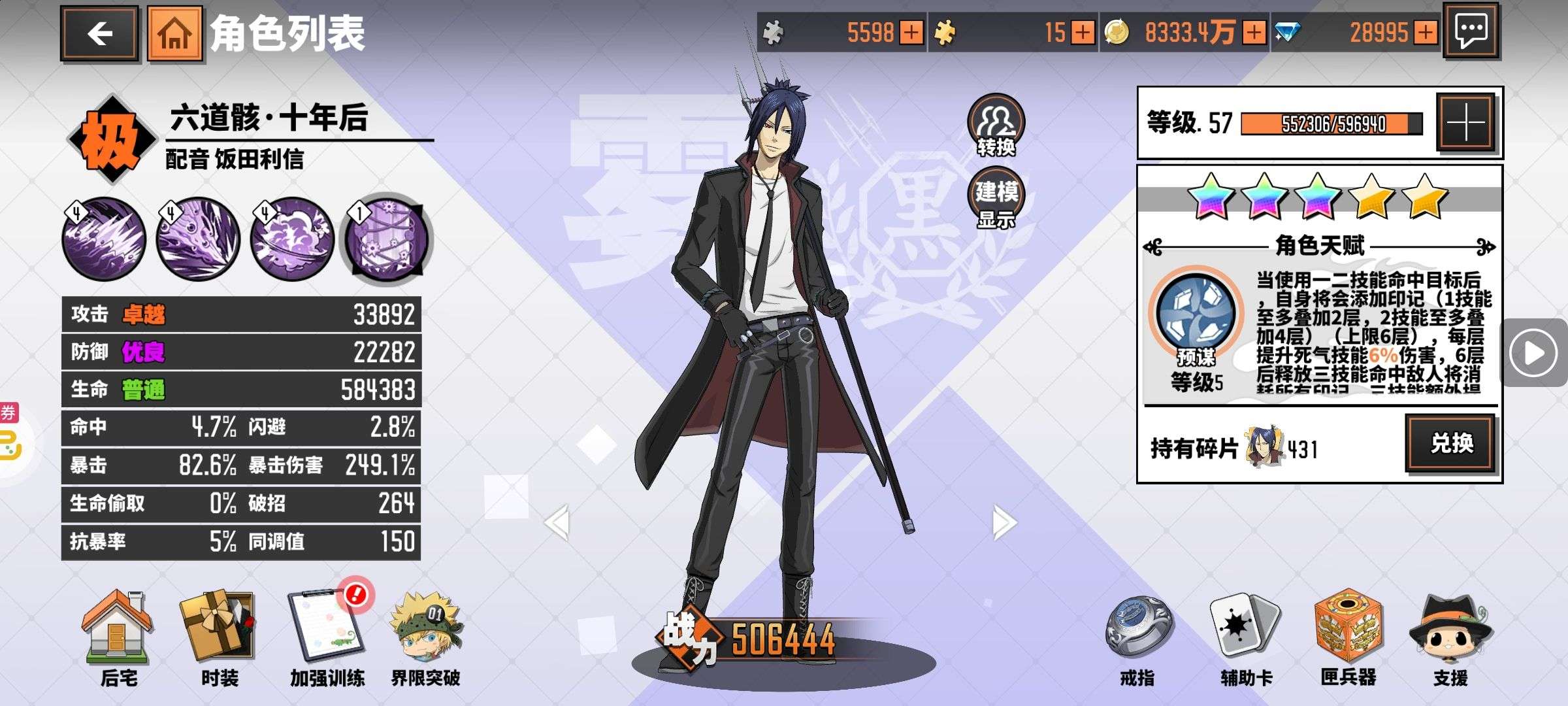
Task: Open the 匣兵器 box weapon menu
Action: point(1348,637)
